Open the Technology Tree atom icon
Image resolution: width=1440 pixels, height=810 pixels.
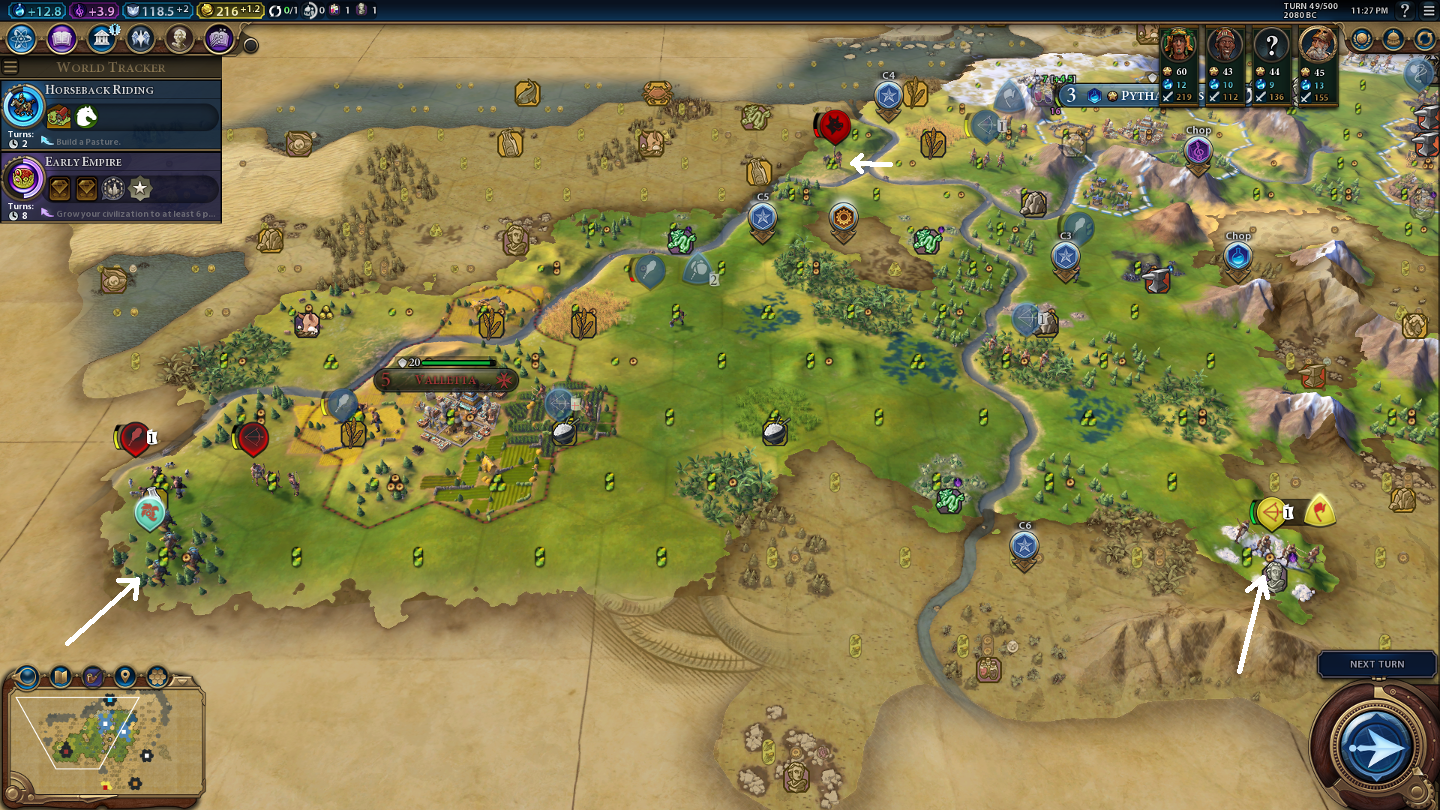tap(22, 39)
